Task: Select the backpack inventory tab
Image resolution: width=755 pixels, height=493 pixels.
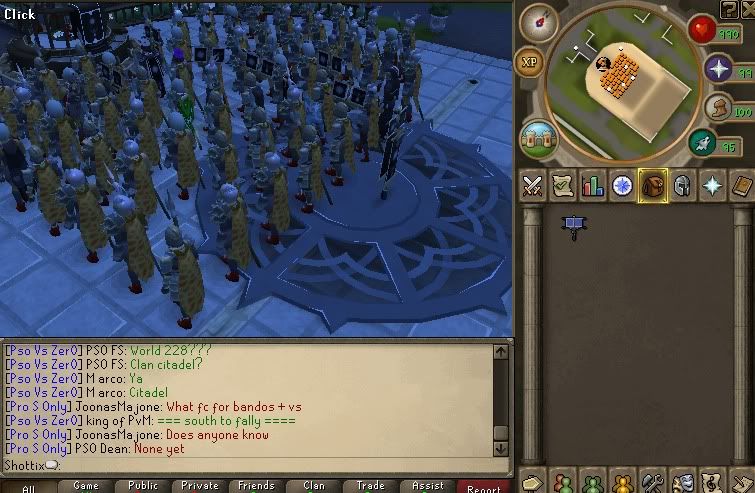Action: 653,186
